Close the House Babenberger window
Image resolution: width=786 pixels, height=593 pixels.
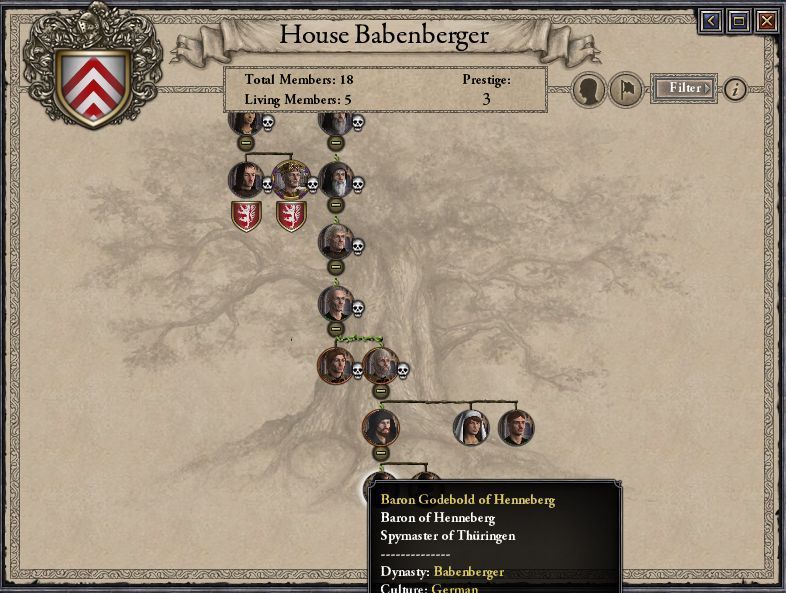click(766, 20)
